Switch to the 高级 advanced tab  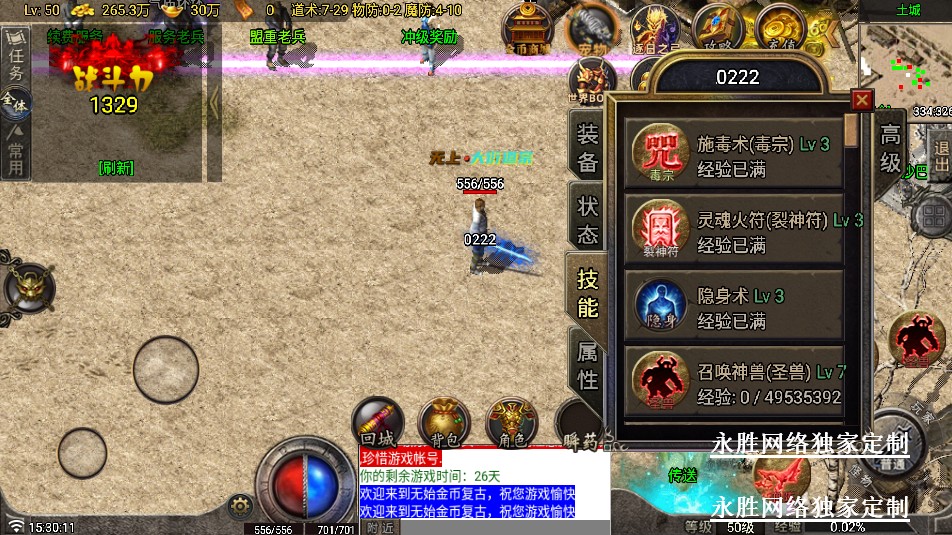tap(890, 149)
